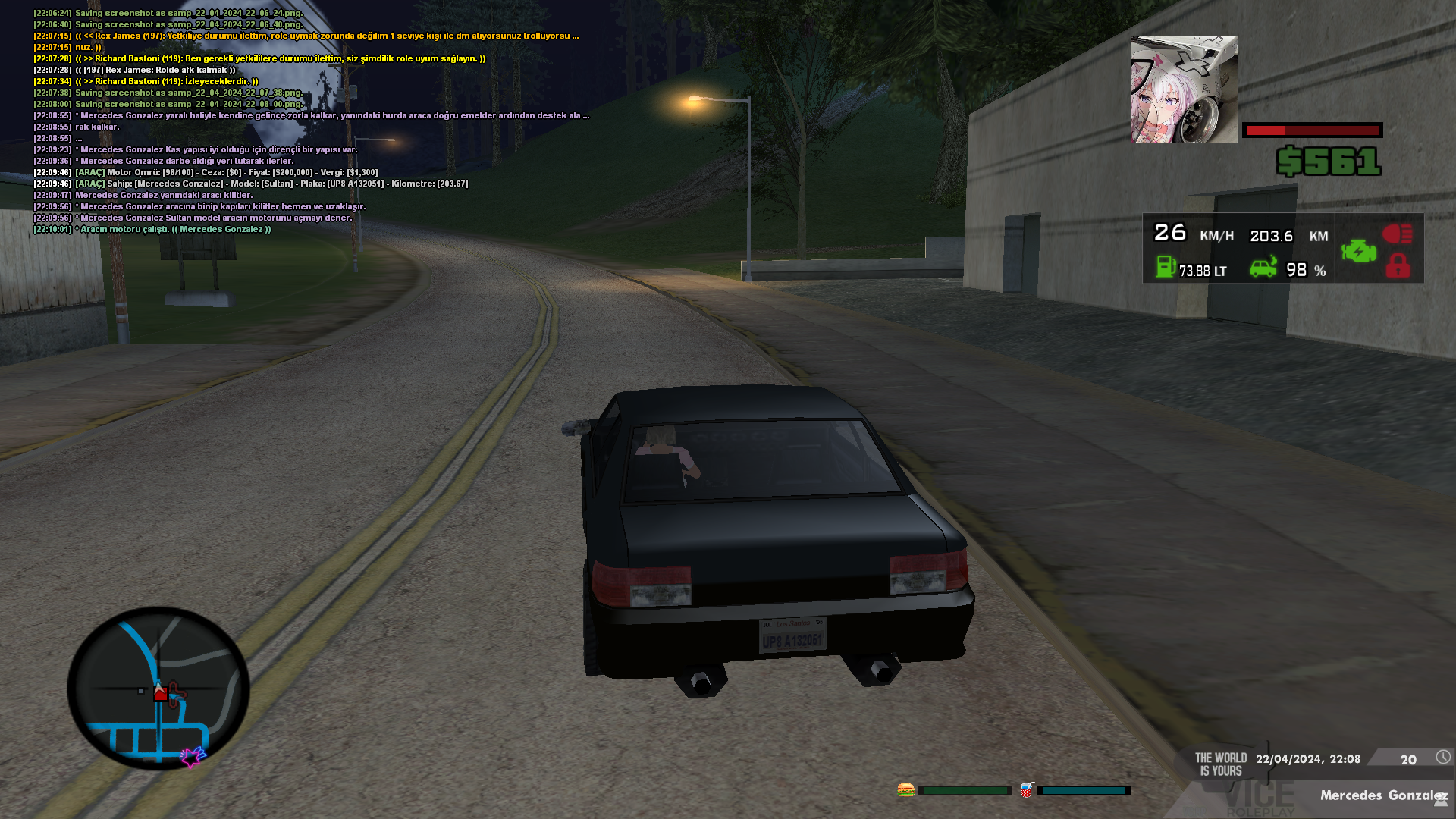Click the clock icon near the date

(1442, 757)
